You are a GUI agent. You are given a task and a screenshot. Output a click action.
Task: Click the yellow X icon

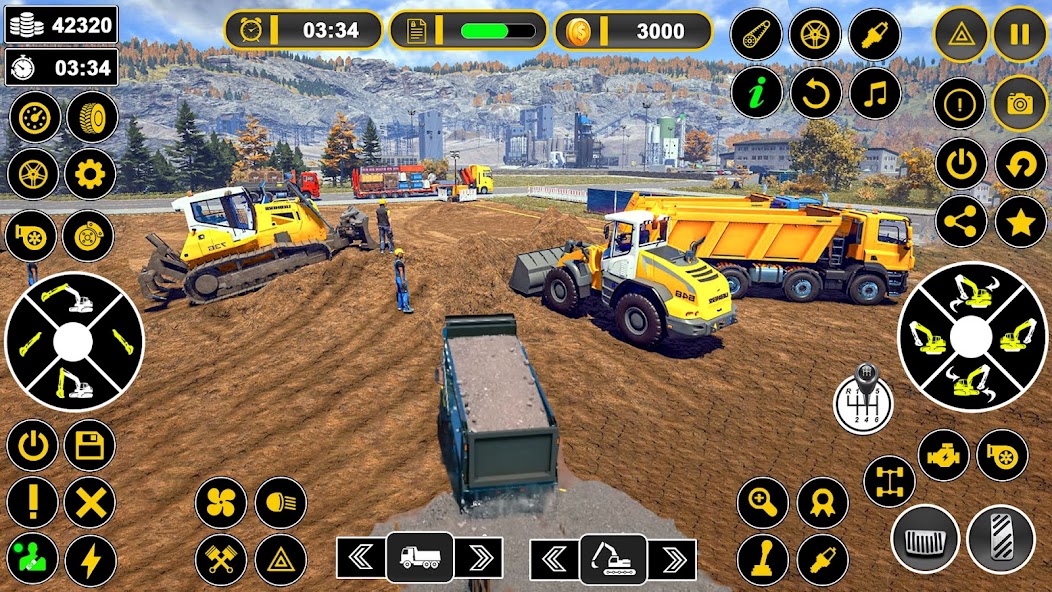(x=90, y=502)
